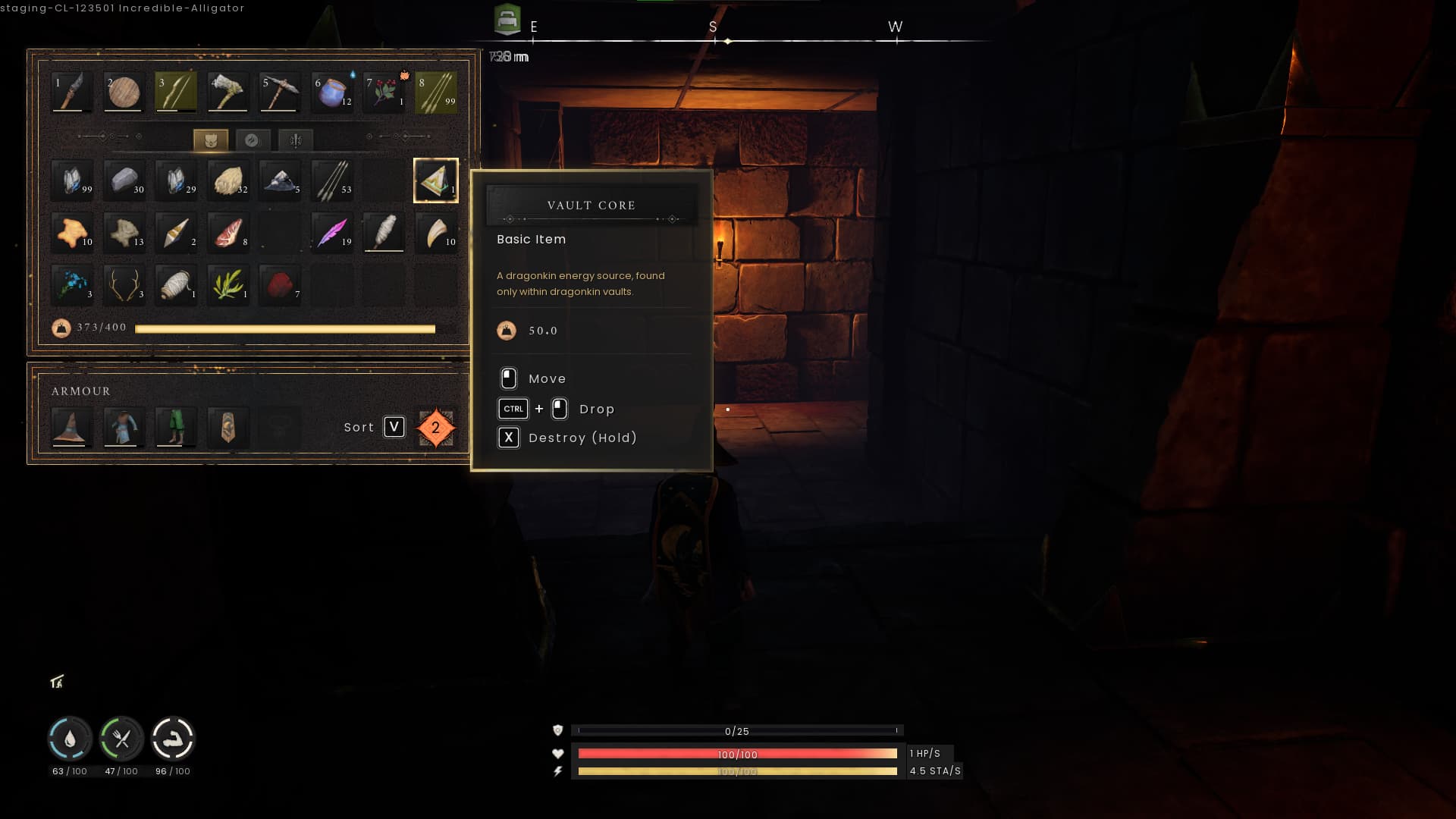The height and width of the screenshot is (819, 1456).
Task: Pick the raw meat inventory item
Action: pos(227,232)
